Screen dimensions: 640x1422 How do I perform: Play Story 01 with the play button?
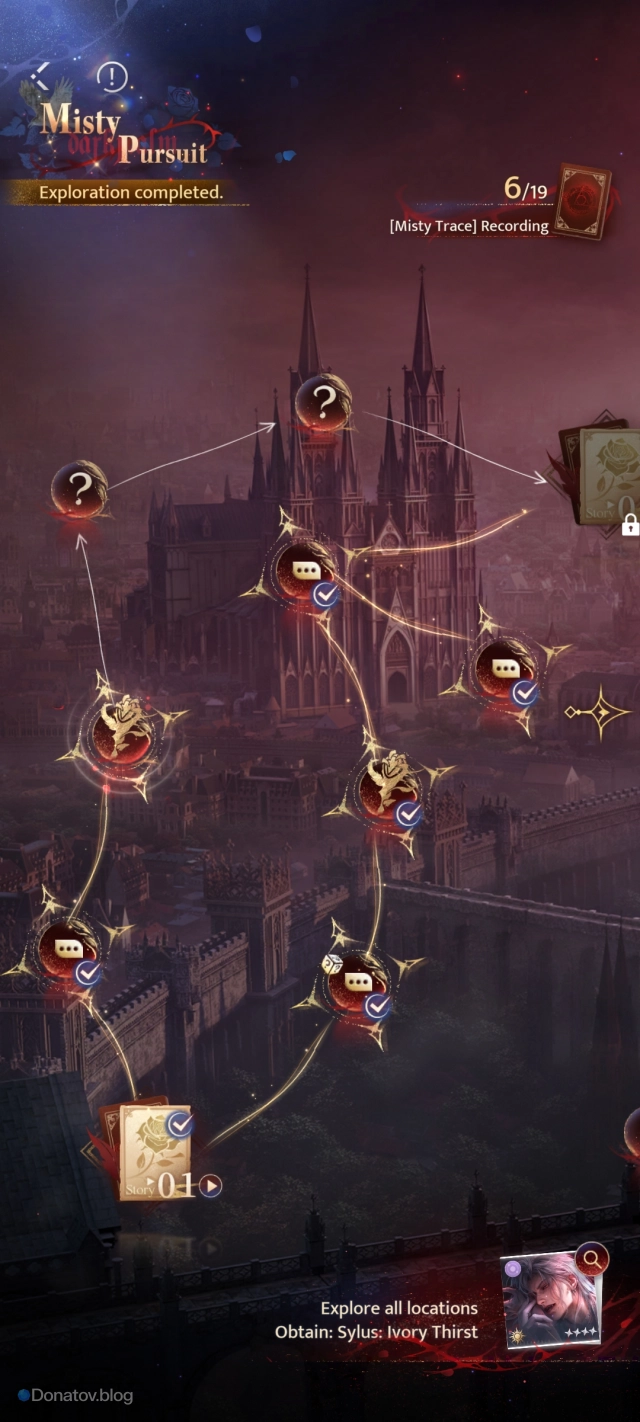pyautogui.click(x=210, y=1186)
